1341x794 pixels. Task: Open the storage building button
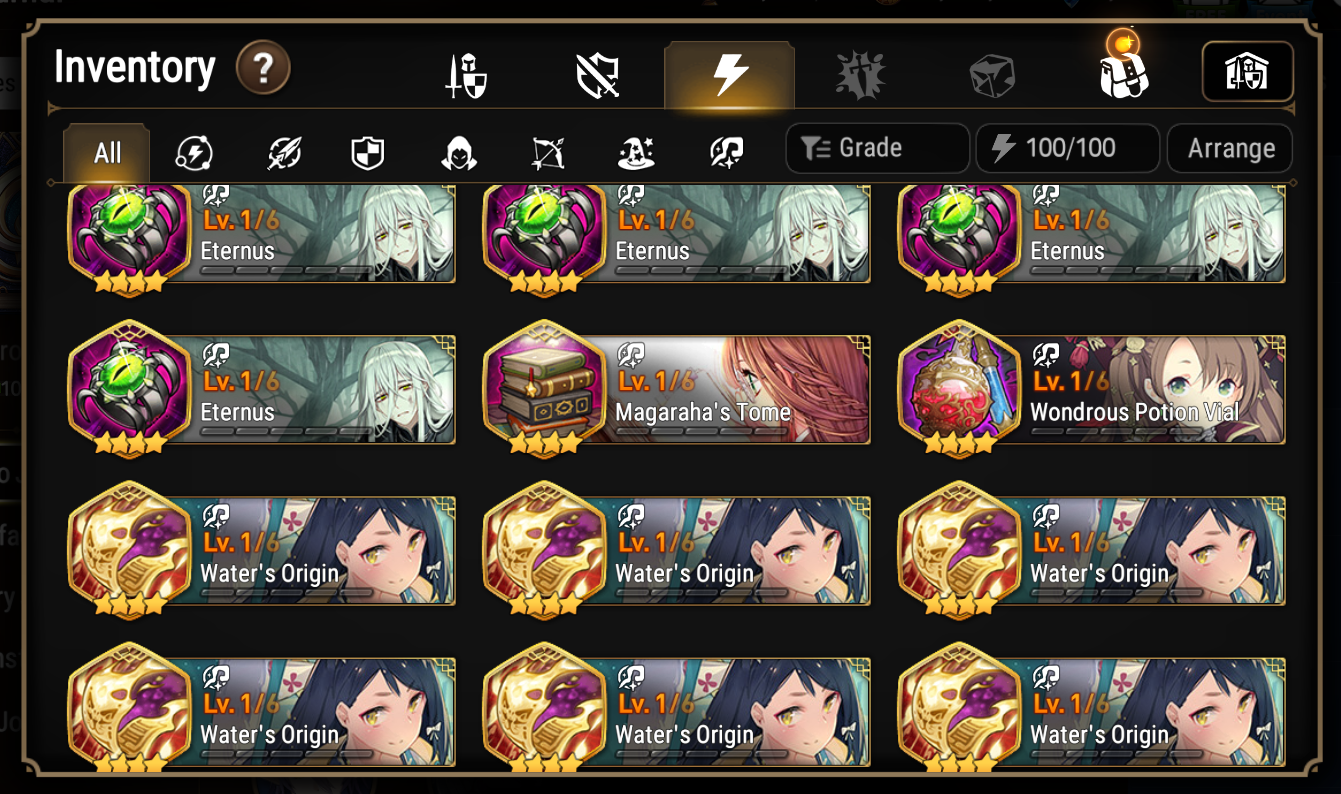[x=1248, y=73]
